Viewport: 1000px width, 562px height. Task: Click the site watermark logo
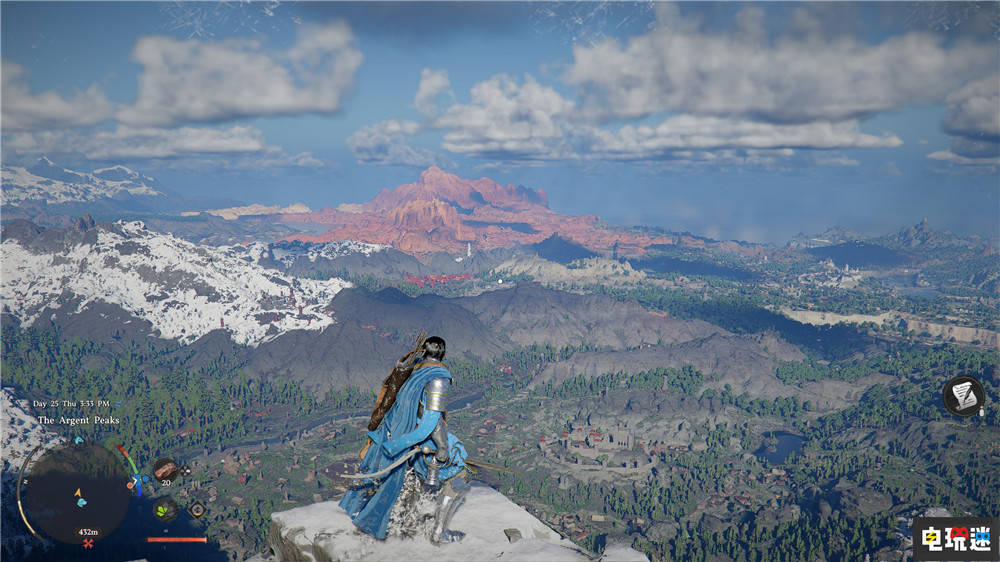click(953, 539)
